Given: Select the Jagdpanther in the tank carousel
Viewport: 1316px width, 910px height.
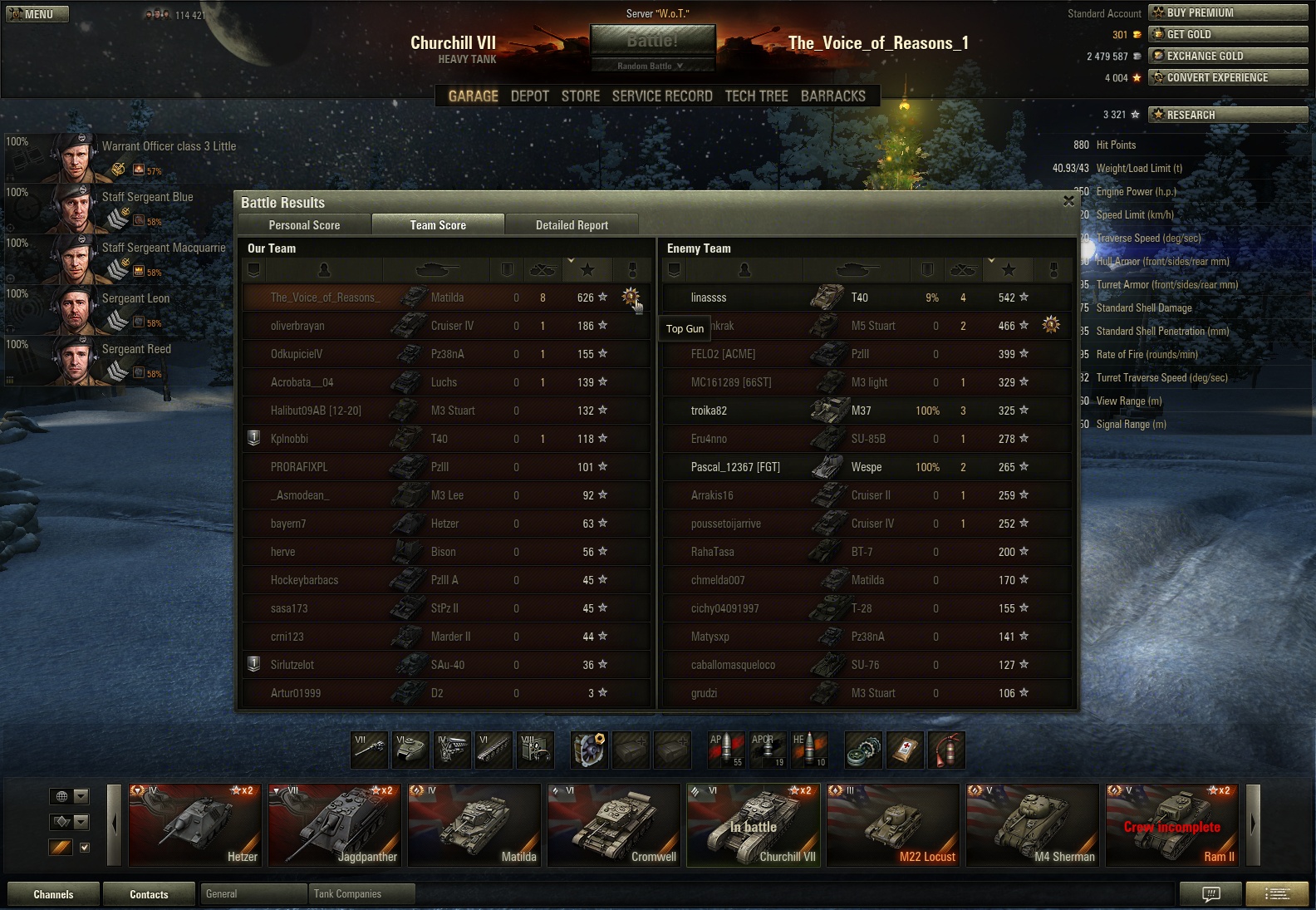Looking at the screenshot, I should pyautogui.click(x=335, y=825).
